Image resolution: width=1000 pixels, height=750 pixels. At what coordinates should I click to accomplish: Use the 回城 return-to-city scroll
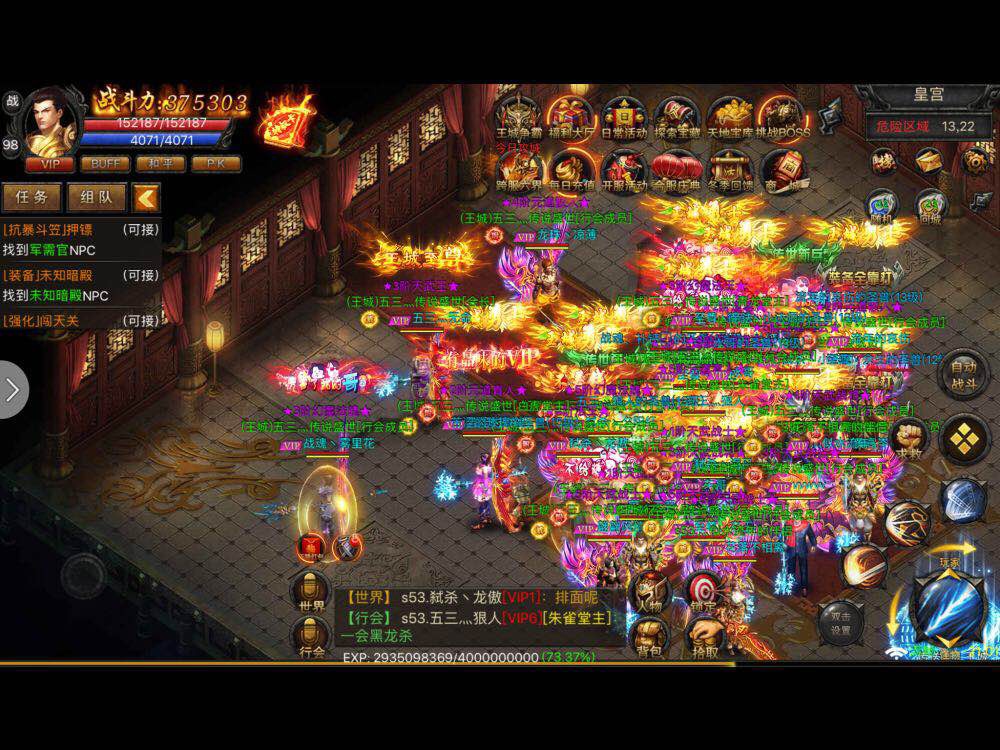(x=930, y=204)
